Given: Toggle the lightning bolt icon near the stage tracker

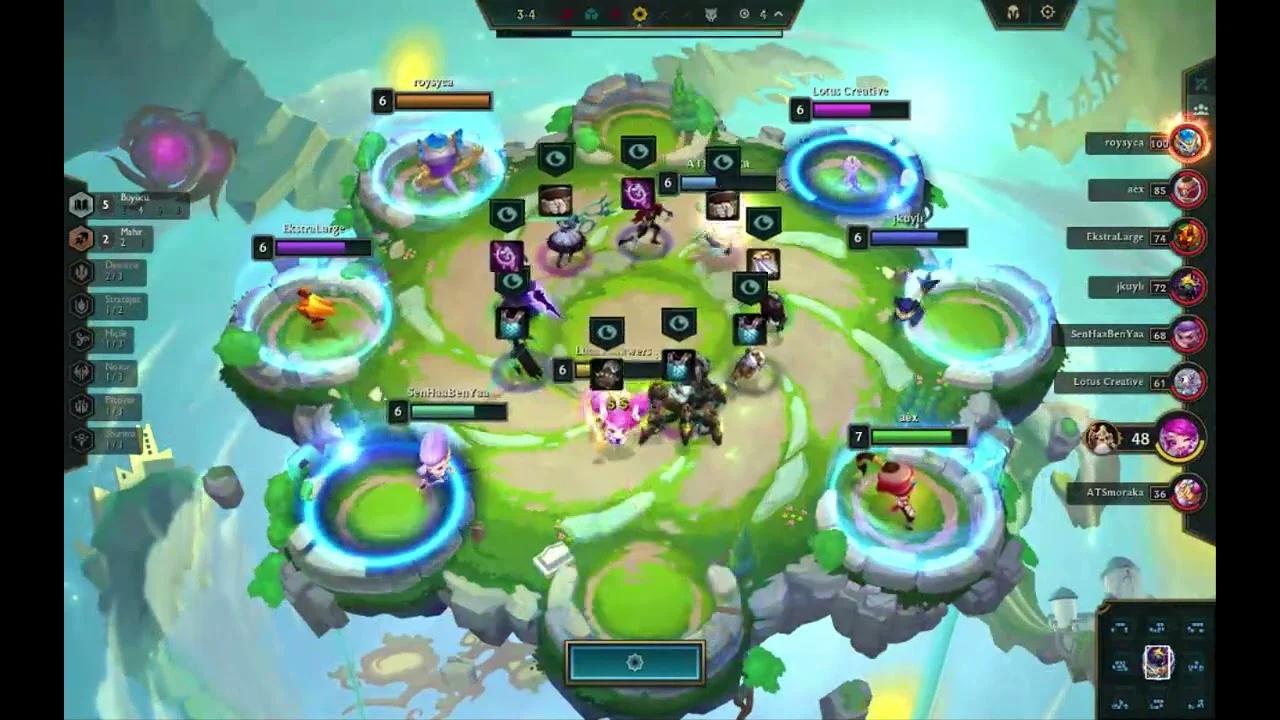Looking at the screenshot, I should pos(763,14).
